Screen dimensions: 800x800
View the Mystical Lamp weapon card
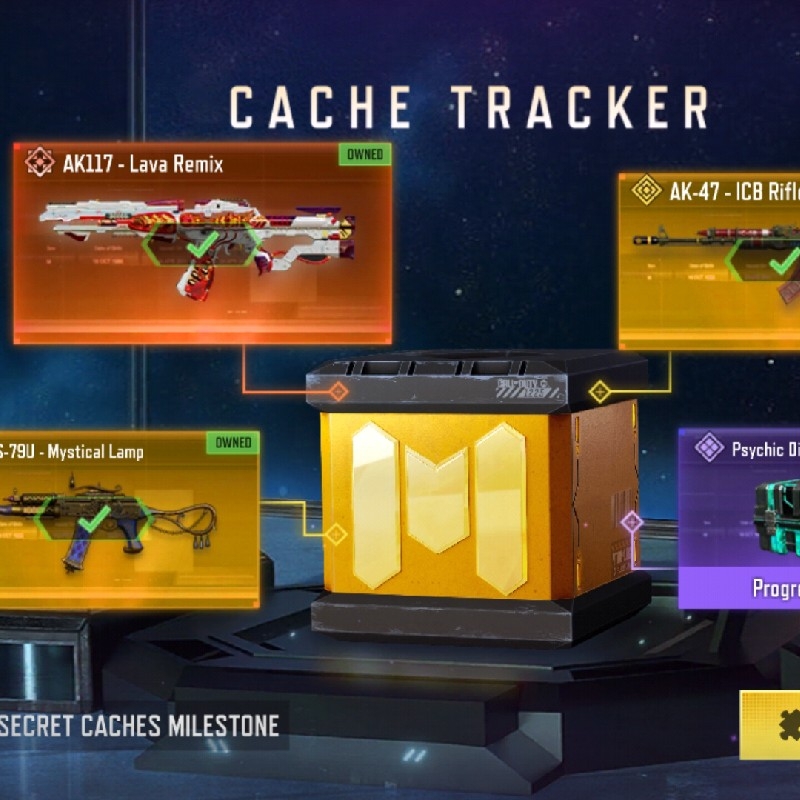click(x=128, y=520)
